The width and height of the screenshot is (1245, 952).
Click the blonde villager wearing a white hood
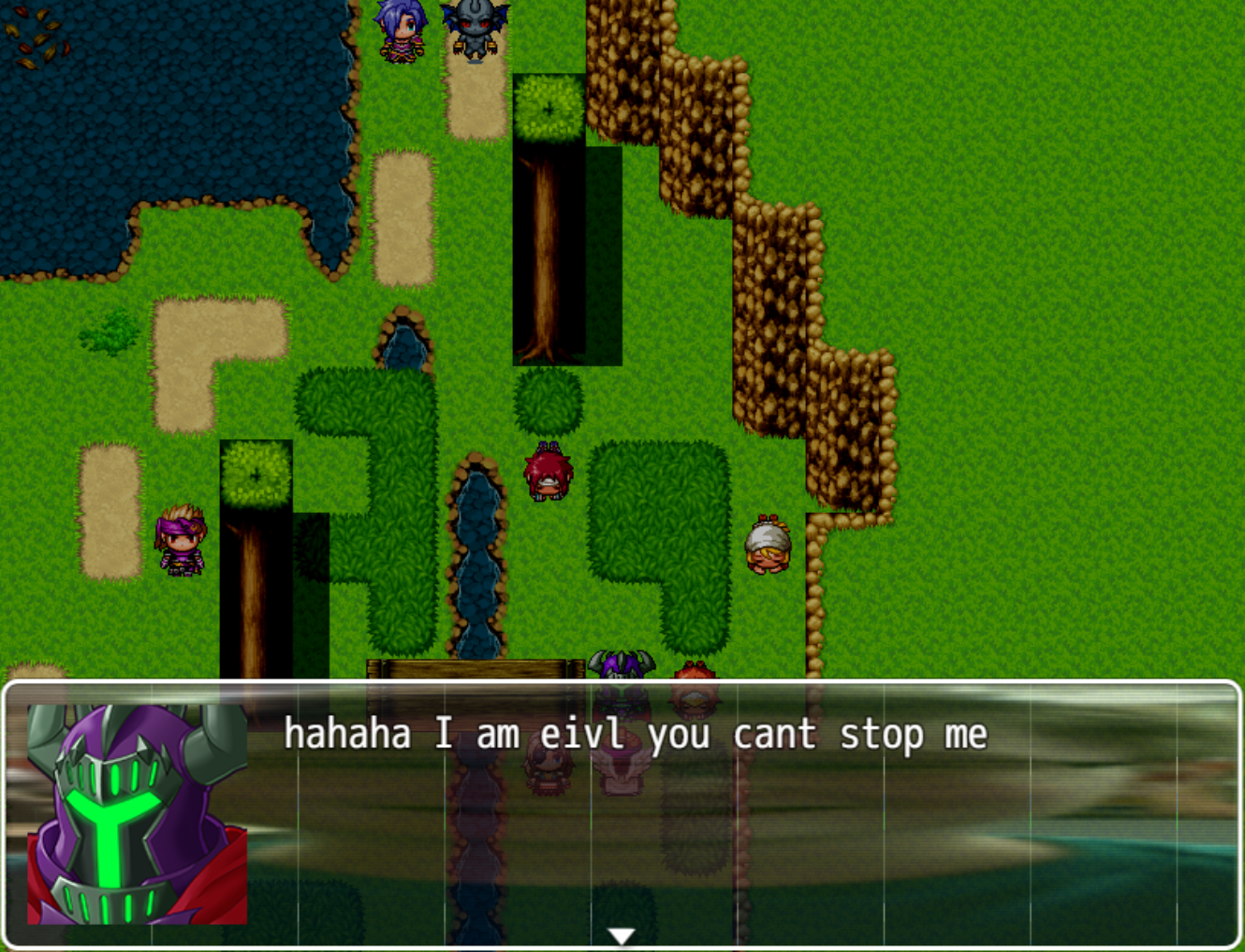click(766, 548)
